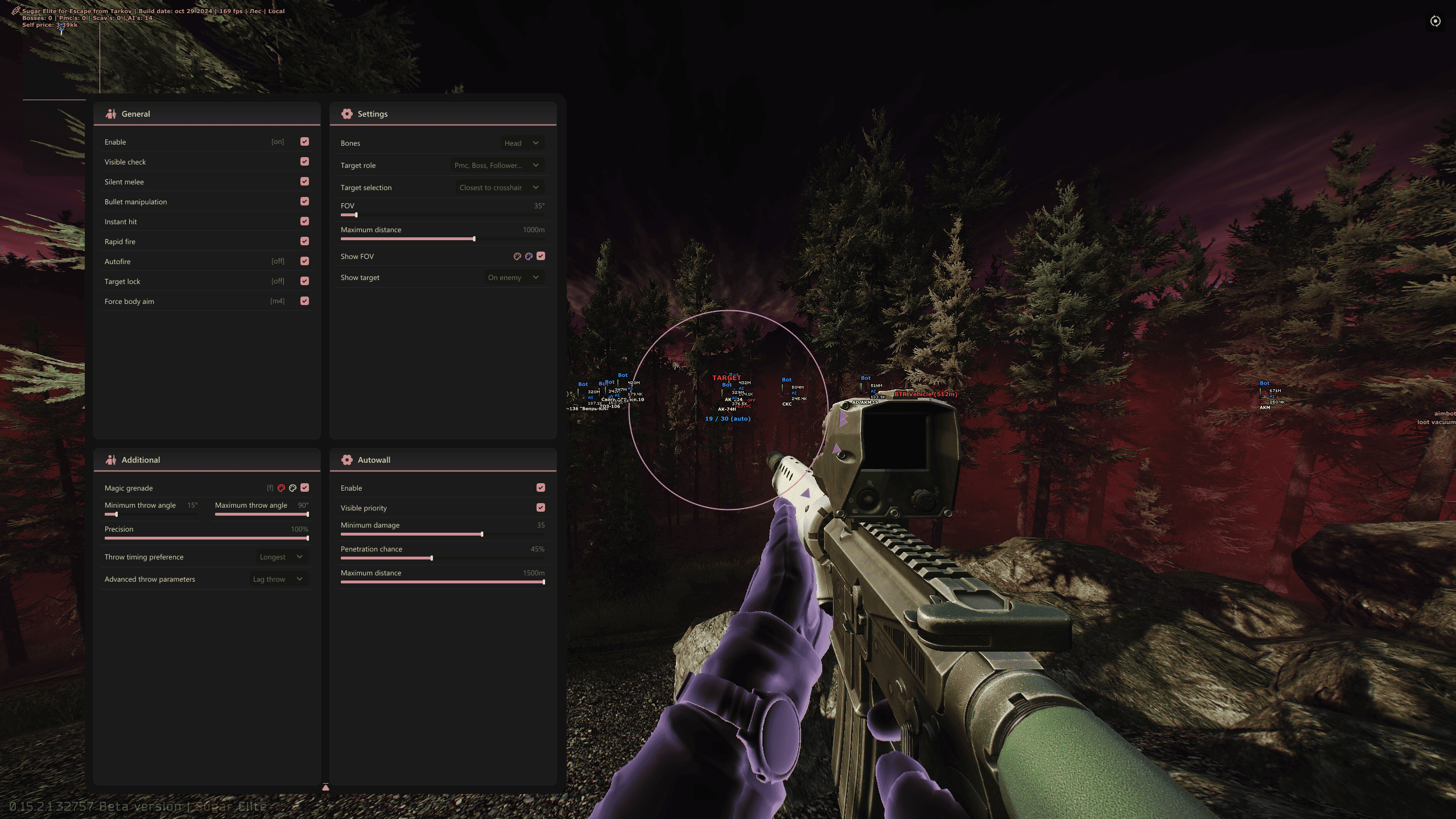The height and width of the screenshot is (819, 1456).
Task: Toggle the Magic grenade checkbox
Action: (x=305, y=488)
